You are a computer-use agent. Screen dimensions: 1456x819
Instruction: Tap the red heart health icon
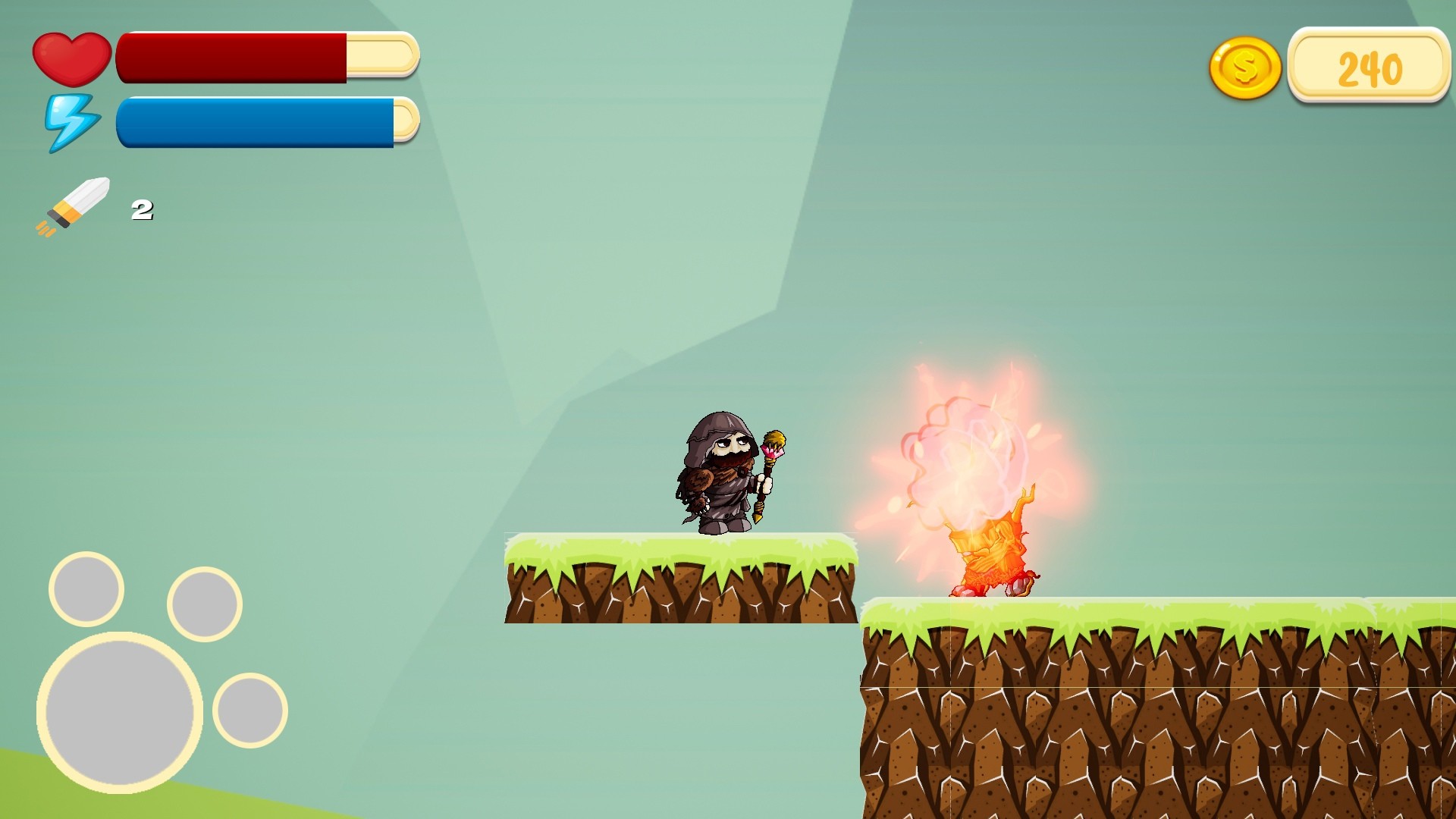72,59
